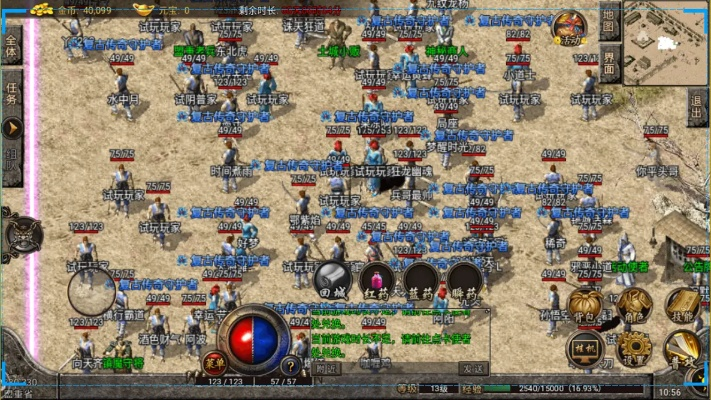Select the 蓝药 blue potion slot
Screen dimensions: 711x400
[421, 281]
